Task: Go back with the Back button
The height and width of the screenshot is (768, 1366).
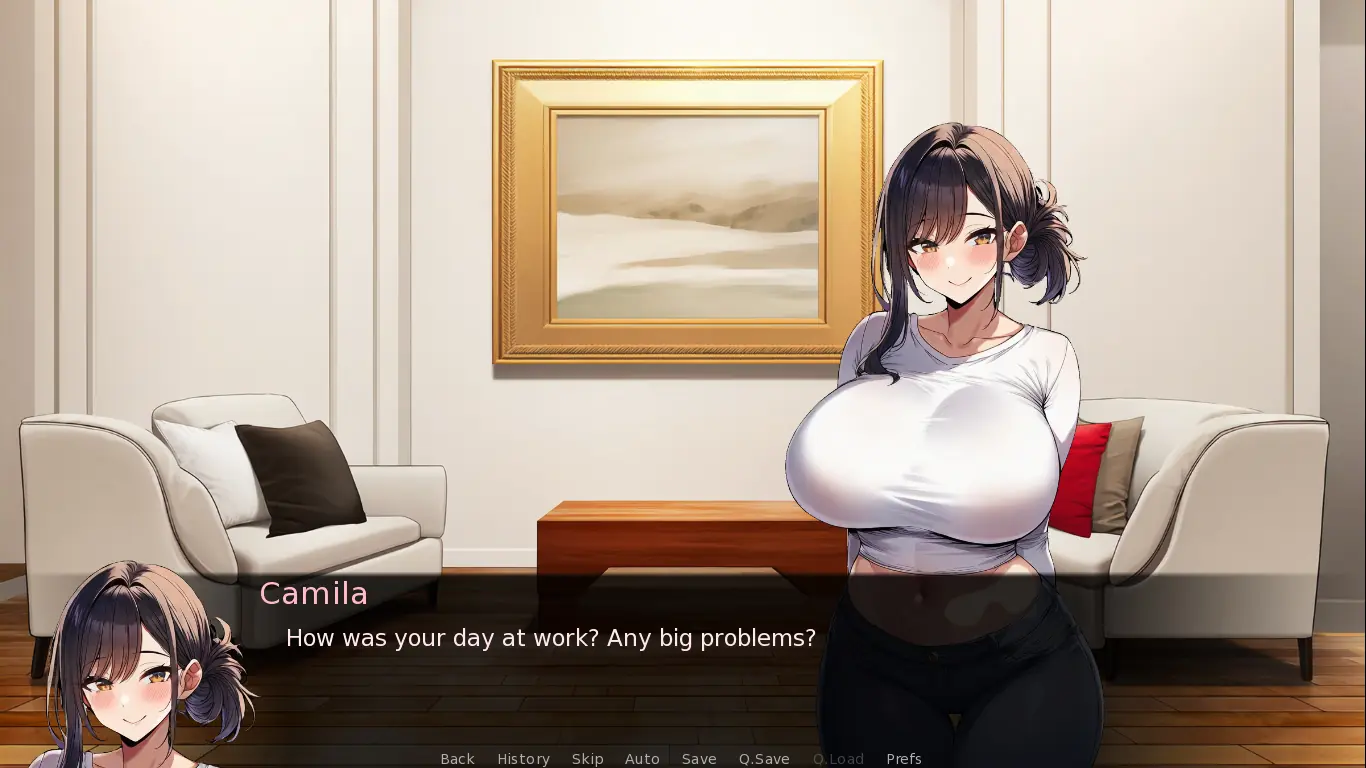Action: (457, 759)
